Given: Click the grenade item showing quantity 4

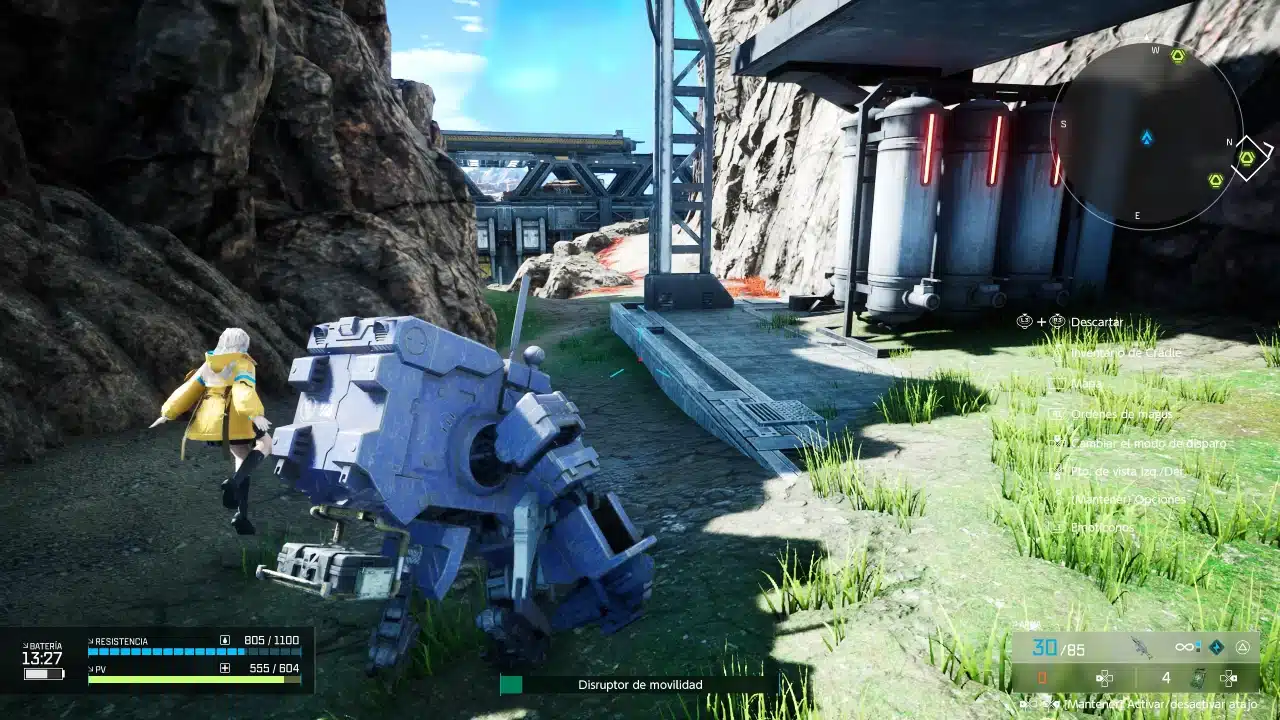Looking at the screenshot, I should (x=1199, y=677).
